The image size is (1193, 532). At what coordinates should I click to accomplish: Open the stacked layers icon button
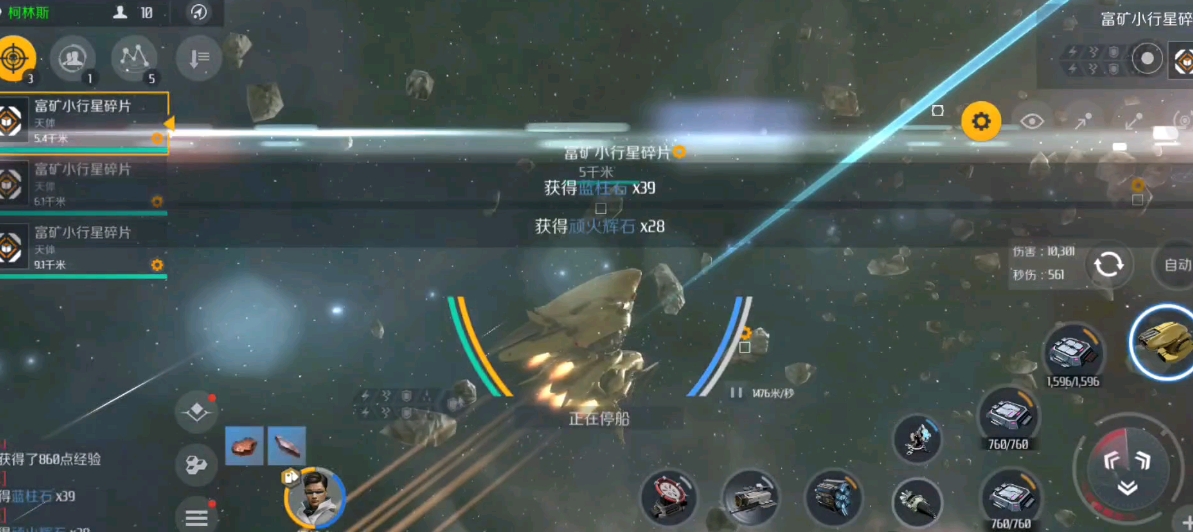(197, 413)
